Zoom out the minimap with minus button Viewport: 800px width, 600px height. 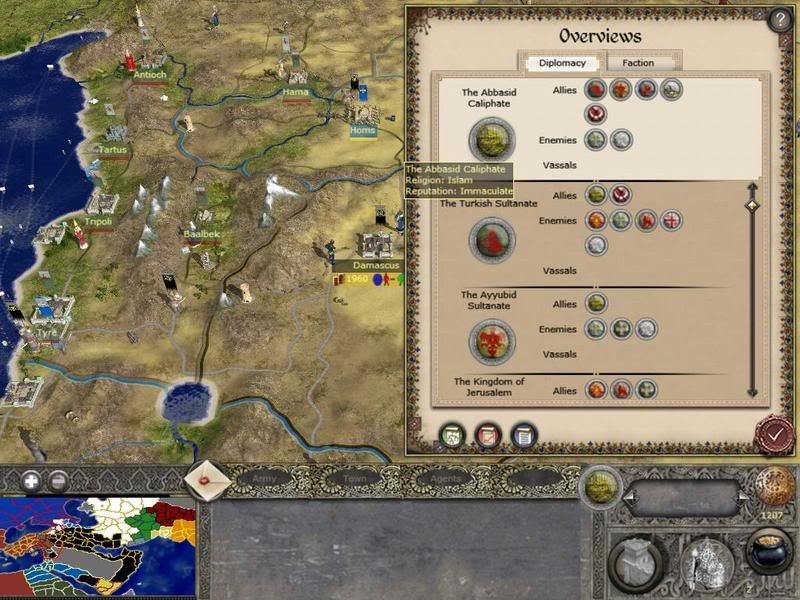coord(58,480)
